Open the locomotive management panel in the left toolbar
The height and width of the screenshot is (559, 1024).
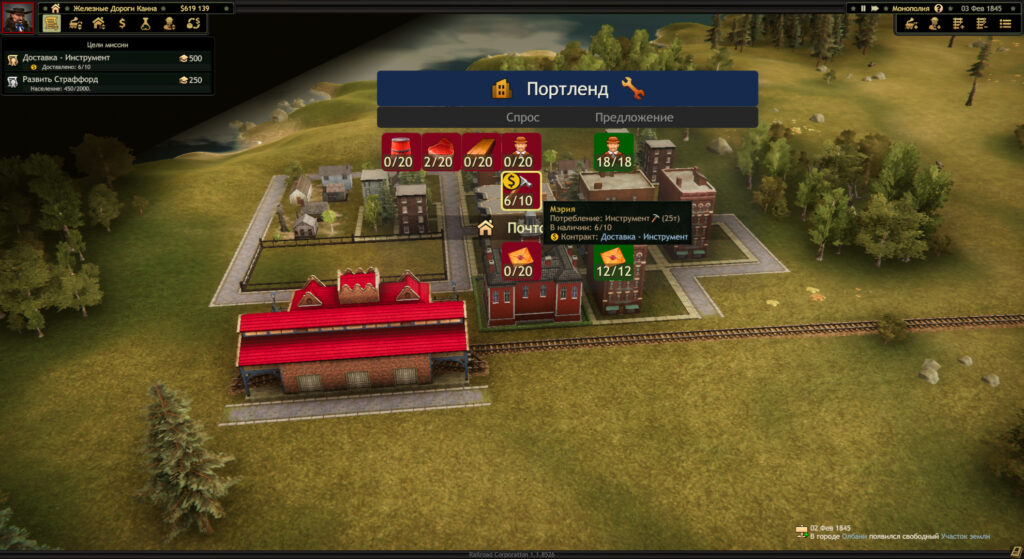(x=75, y=23)
